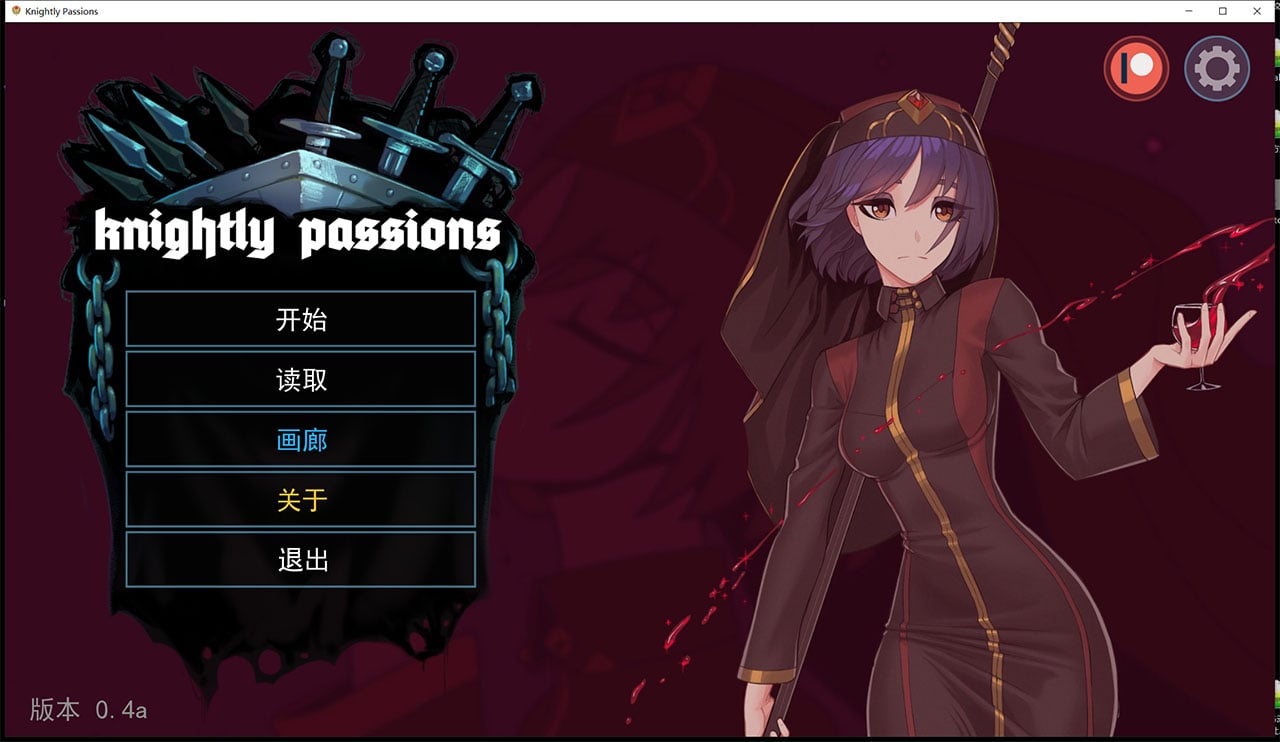Click the gear cog inside the settings circle
The width and height of the screenshot is (1280, 742).
[1217, 68]
